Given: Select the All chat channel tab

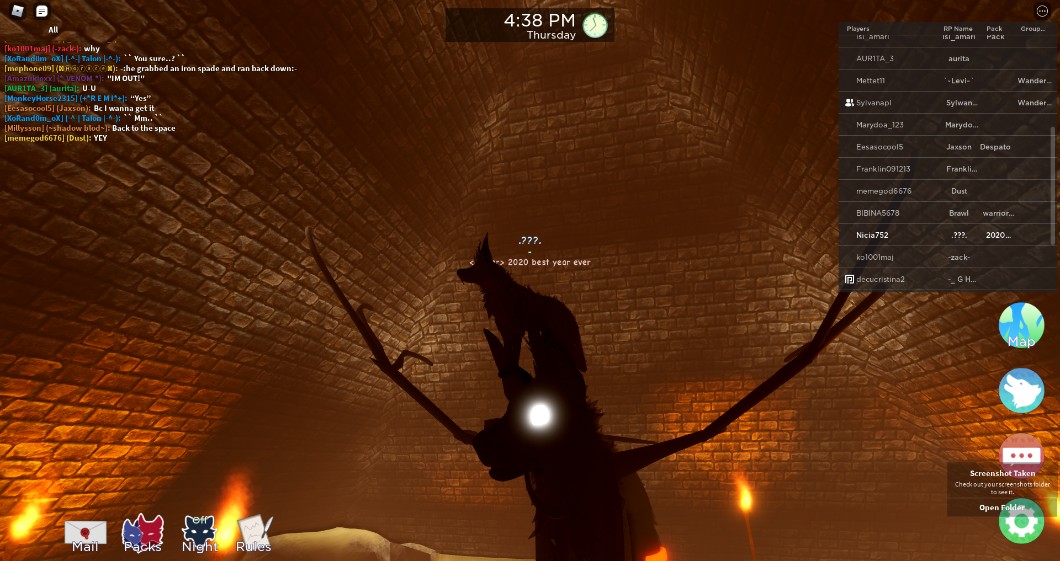Looking at the screenshot, I should pyautogui.click(x=53, y=30).
